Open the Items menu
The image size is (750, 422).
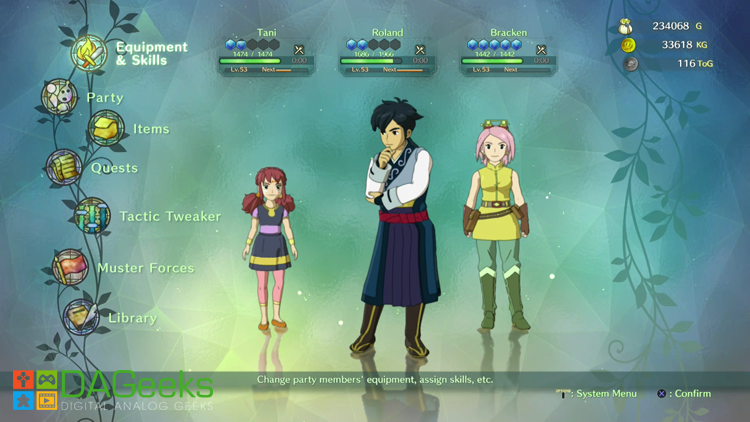(x=151, y=129)
